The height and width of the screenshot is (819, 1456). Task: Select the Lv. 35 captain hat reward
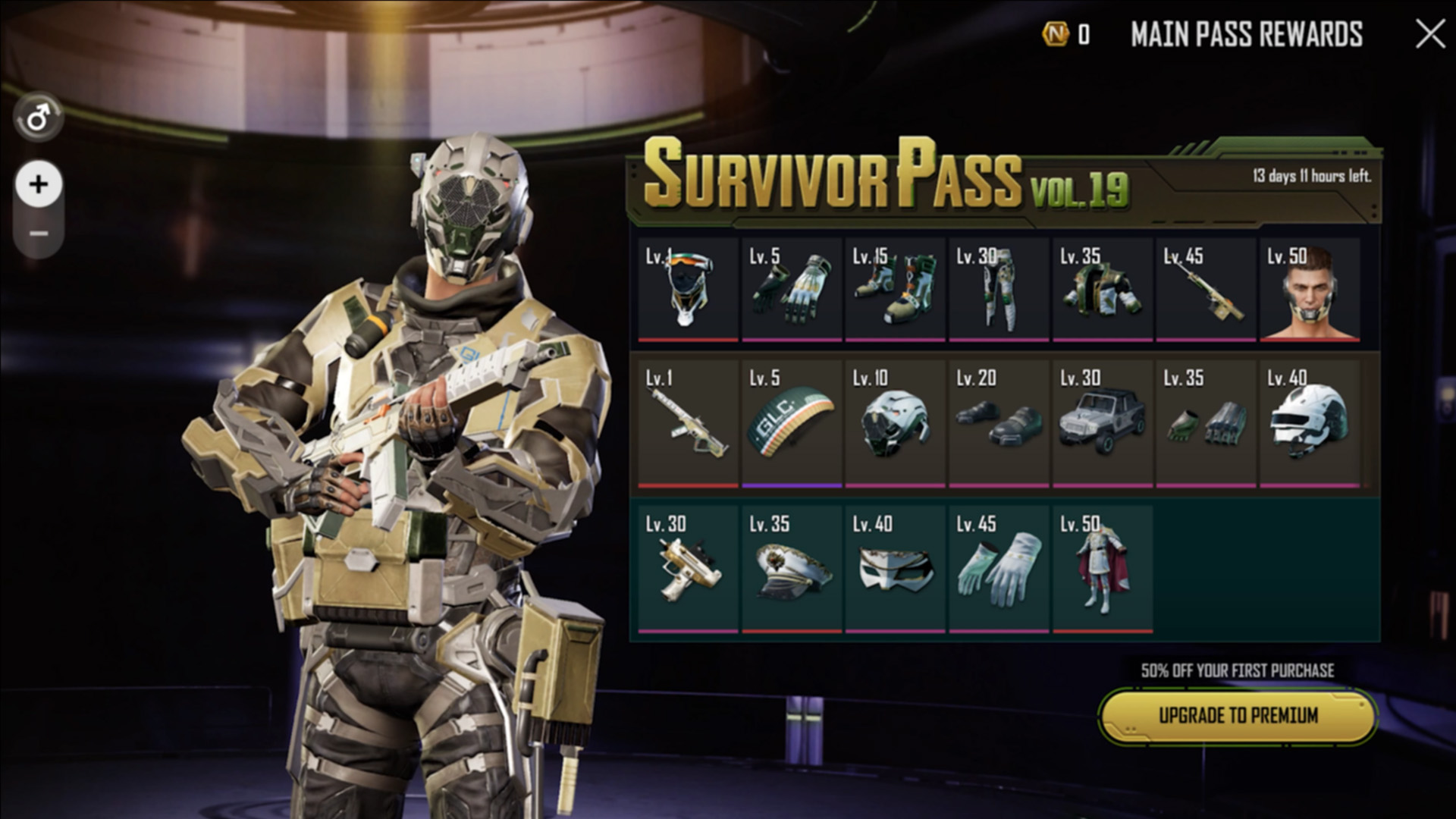pos(791,569)
